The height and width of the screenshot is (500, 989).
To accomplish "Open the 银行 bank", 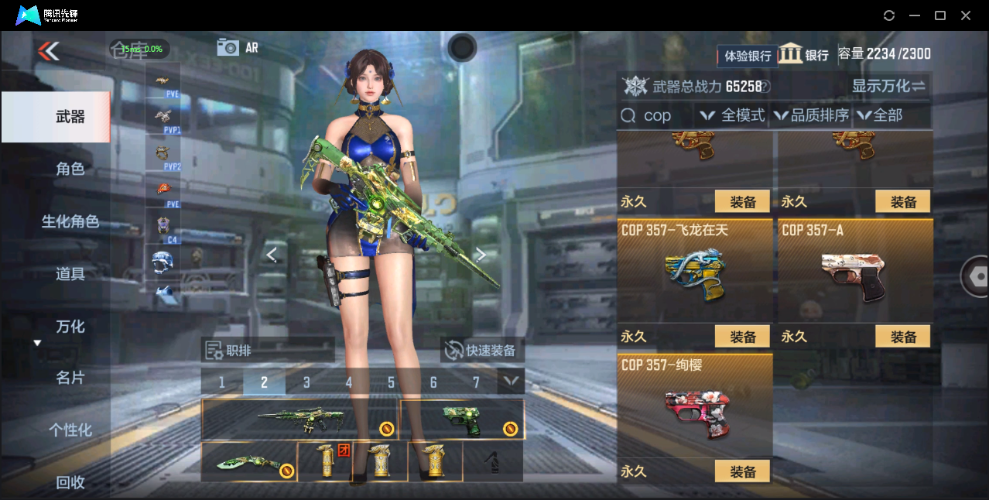I will click(804, 54).
